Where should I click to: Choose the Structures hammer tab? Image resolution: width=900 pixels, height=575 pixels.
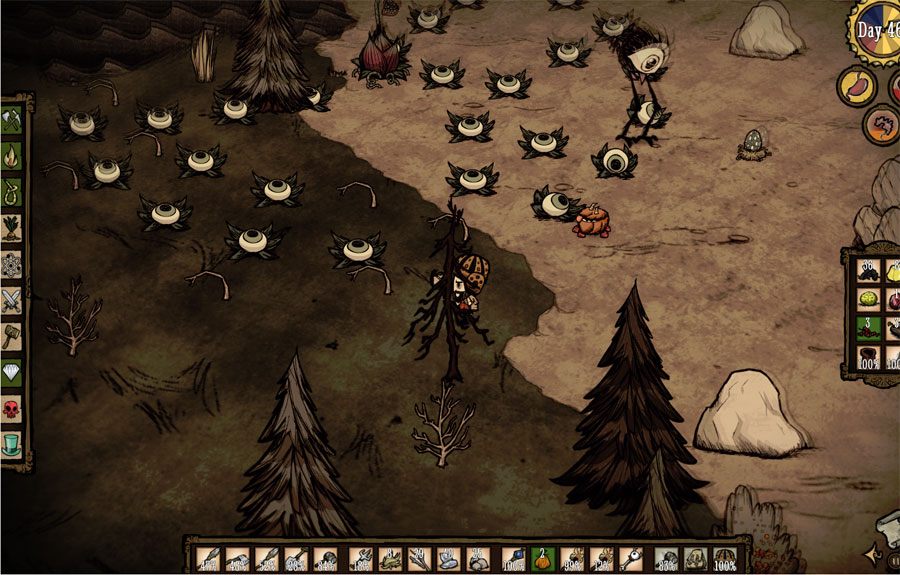pos(11,334)
